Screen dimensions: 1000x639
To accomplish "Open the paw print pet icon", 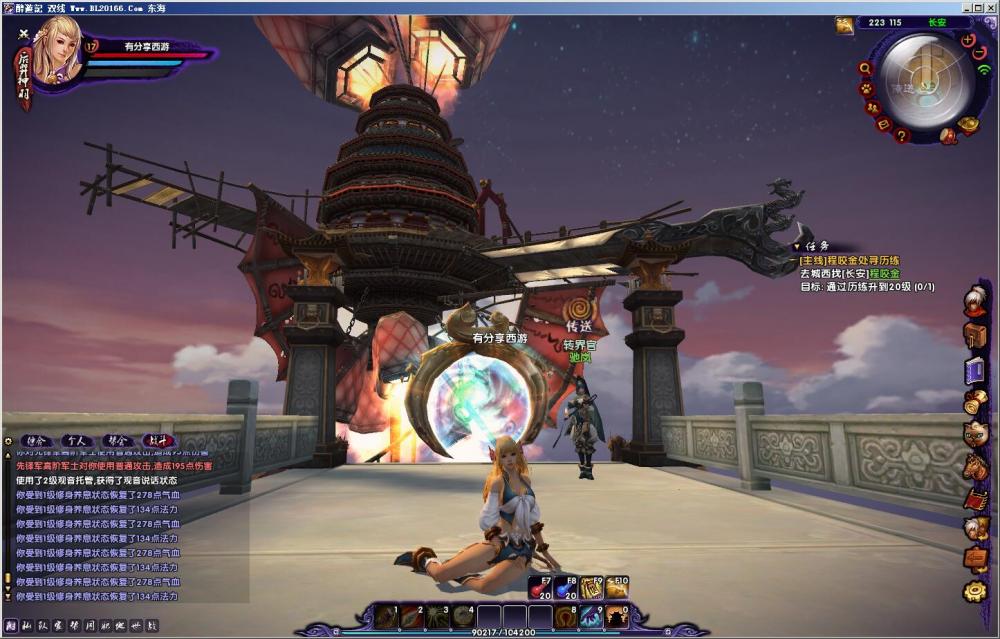I will click(866, 88).
